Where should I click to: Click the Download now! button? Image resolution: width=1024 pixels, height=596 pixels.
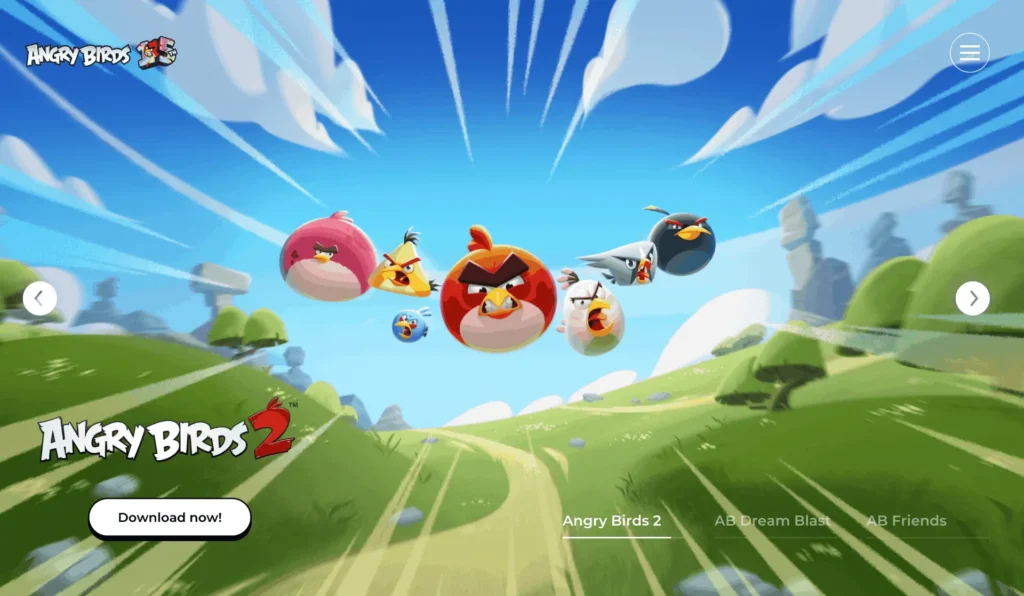(169, 518)
